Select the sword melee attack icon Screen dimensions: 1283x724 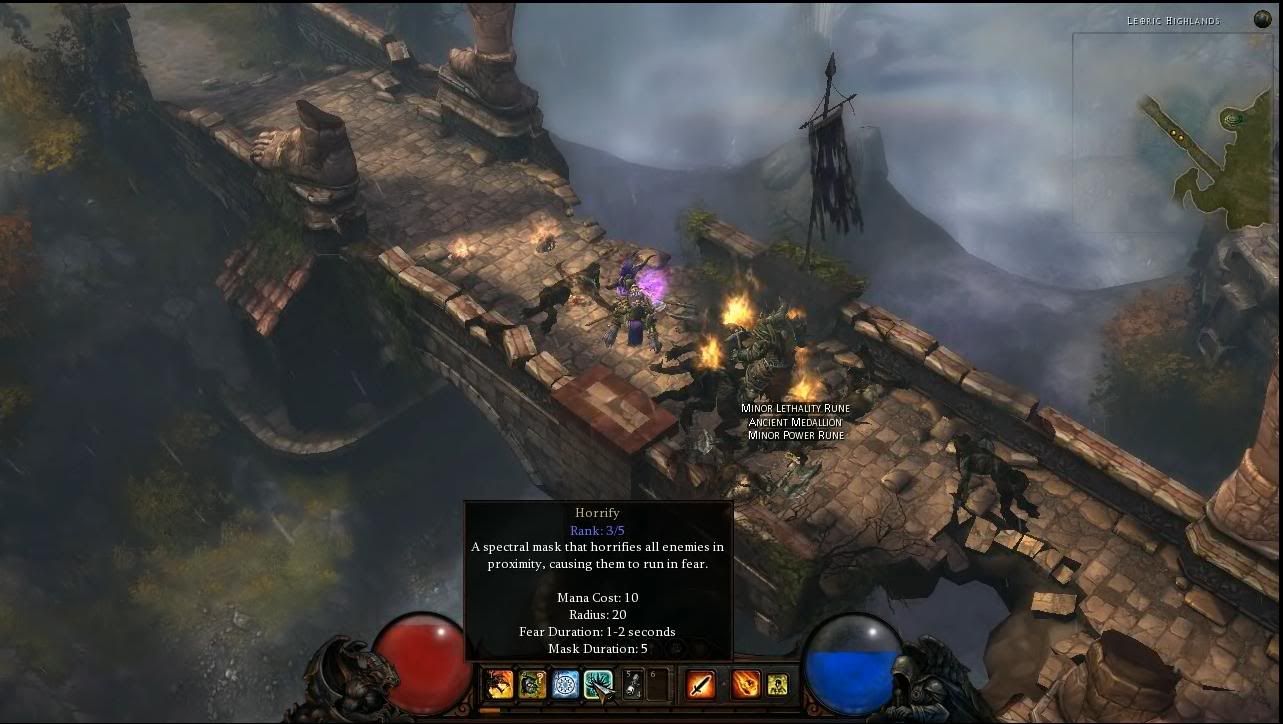tap(699, 685)
